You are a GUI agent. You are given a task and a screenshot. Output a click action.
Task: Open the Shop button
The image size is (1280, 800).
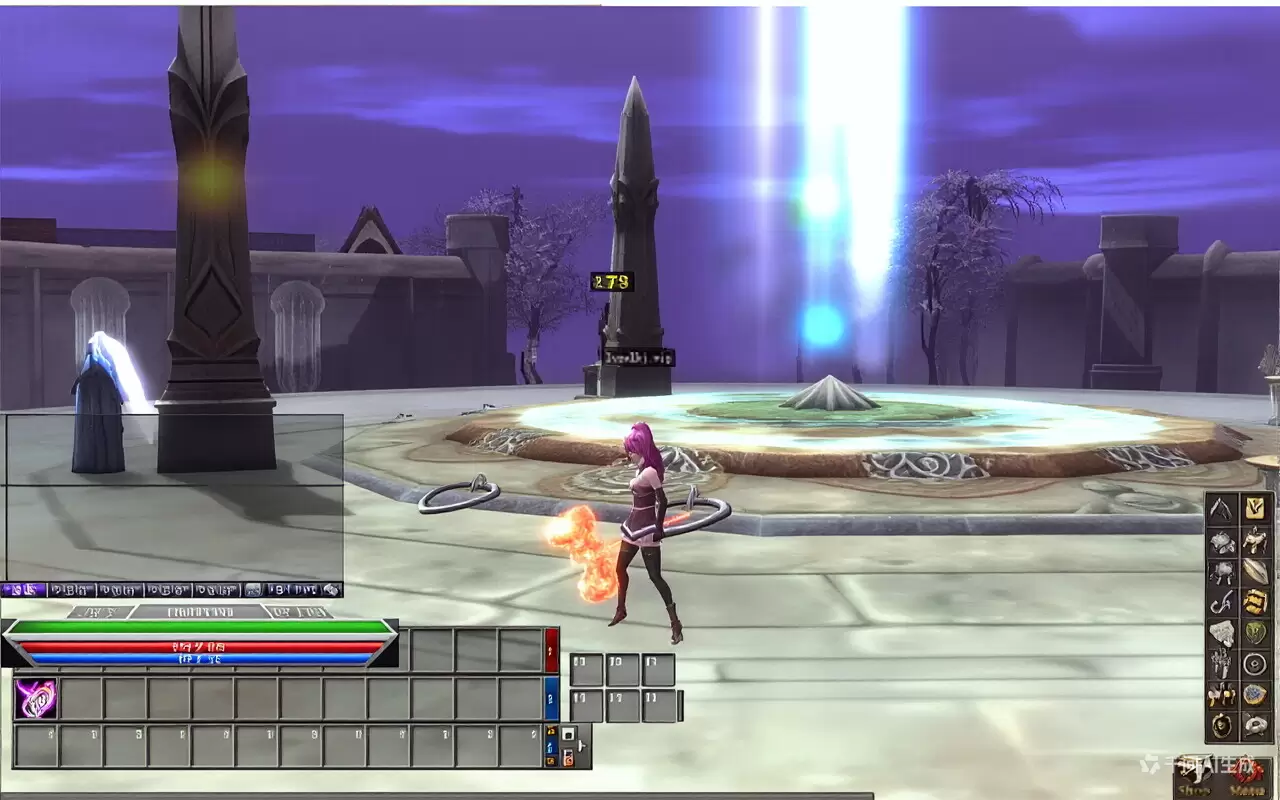click(1195, 778)
